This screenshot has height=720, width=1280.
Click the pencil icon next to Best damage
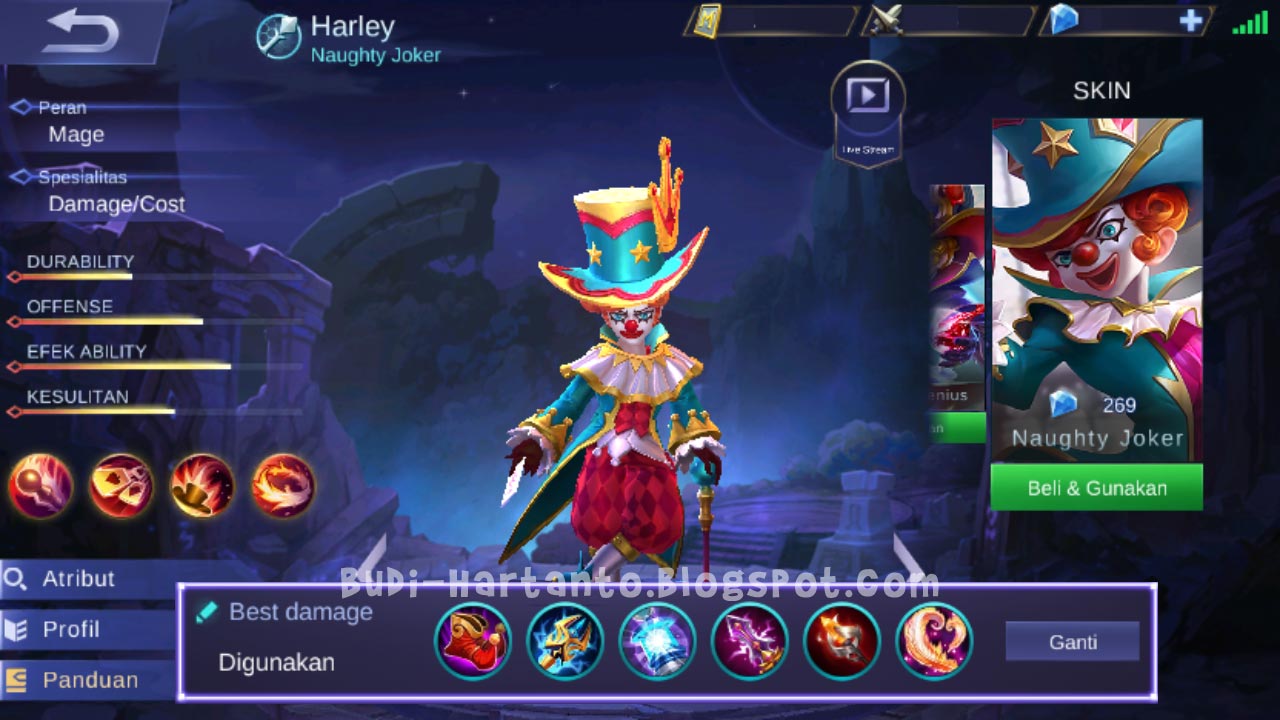pyautogui.click(x=208, y=611)
